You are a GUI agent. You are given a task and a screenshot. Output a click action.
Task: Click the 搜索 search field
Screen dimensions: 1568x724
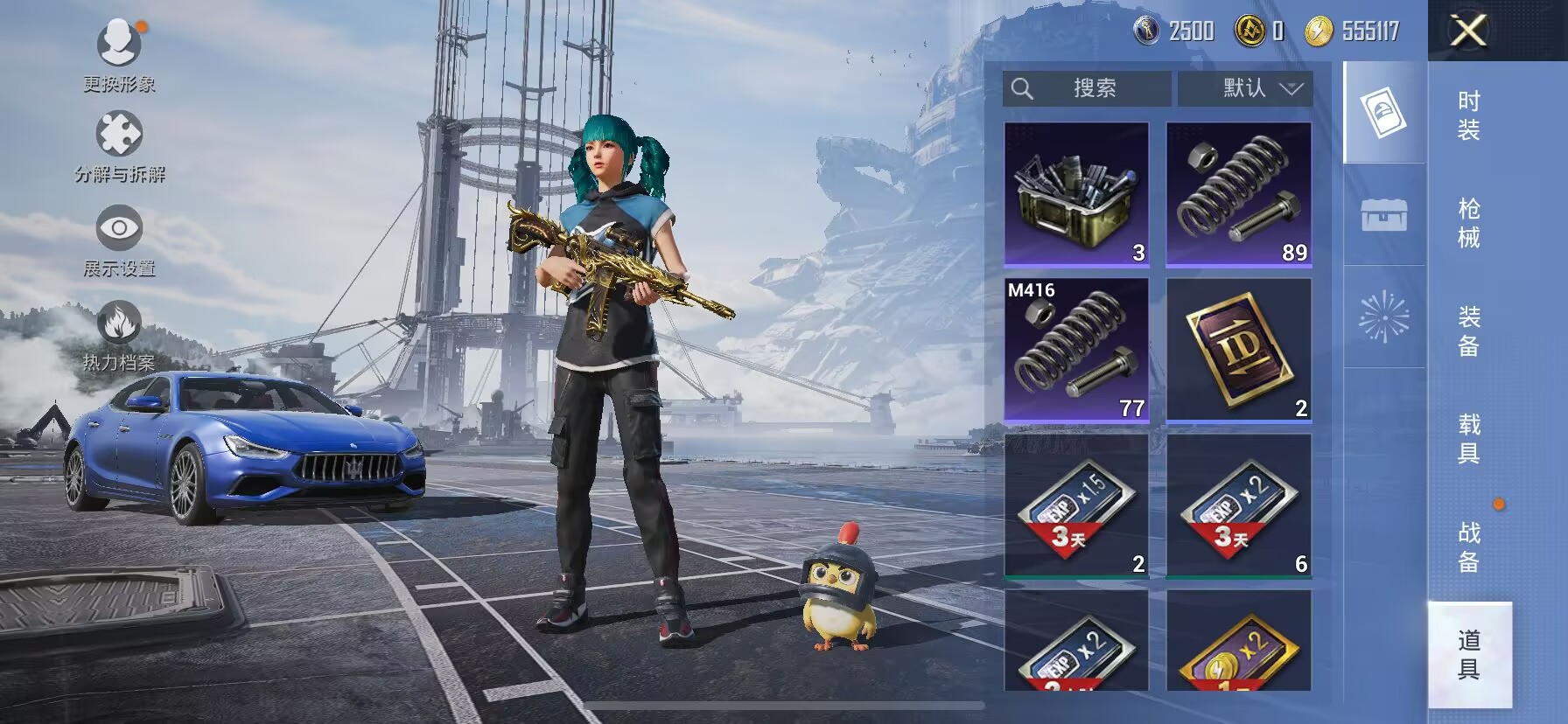pyautogui.click(x=1087, y=88)
